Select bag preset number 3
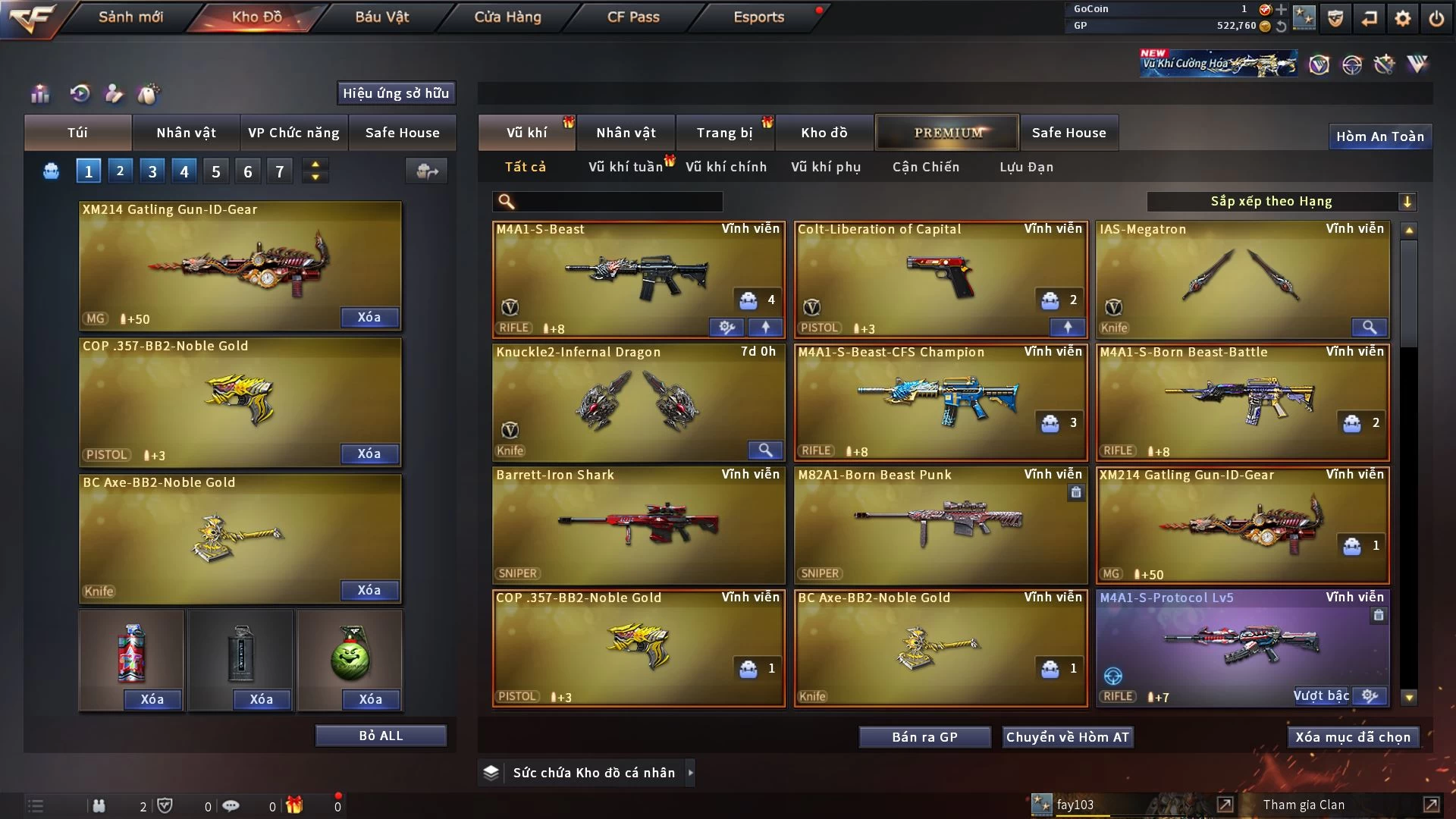Viewport: 1456px width, 819px height. [x=152, y=171]
